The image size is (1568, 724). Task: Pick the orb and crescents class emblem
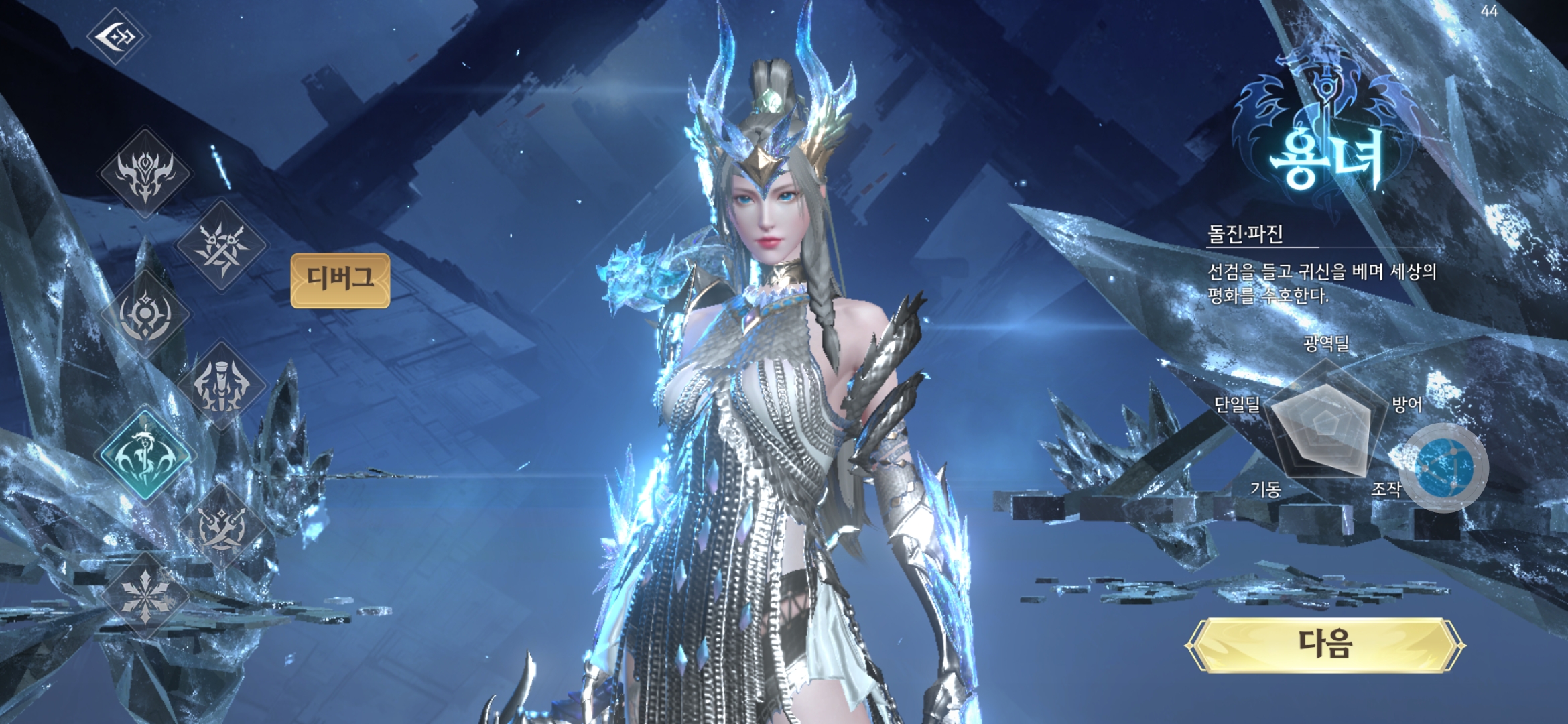click(145, 315)
